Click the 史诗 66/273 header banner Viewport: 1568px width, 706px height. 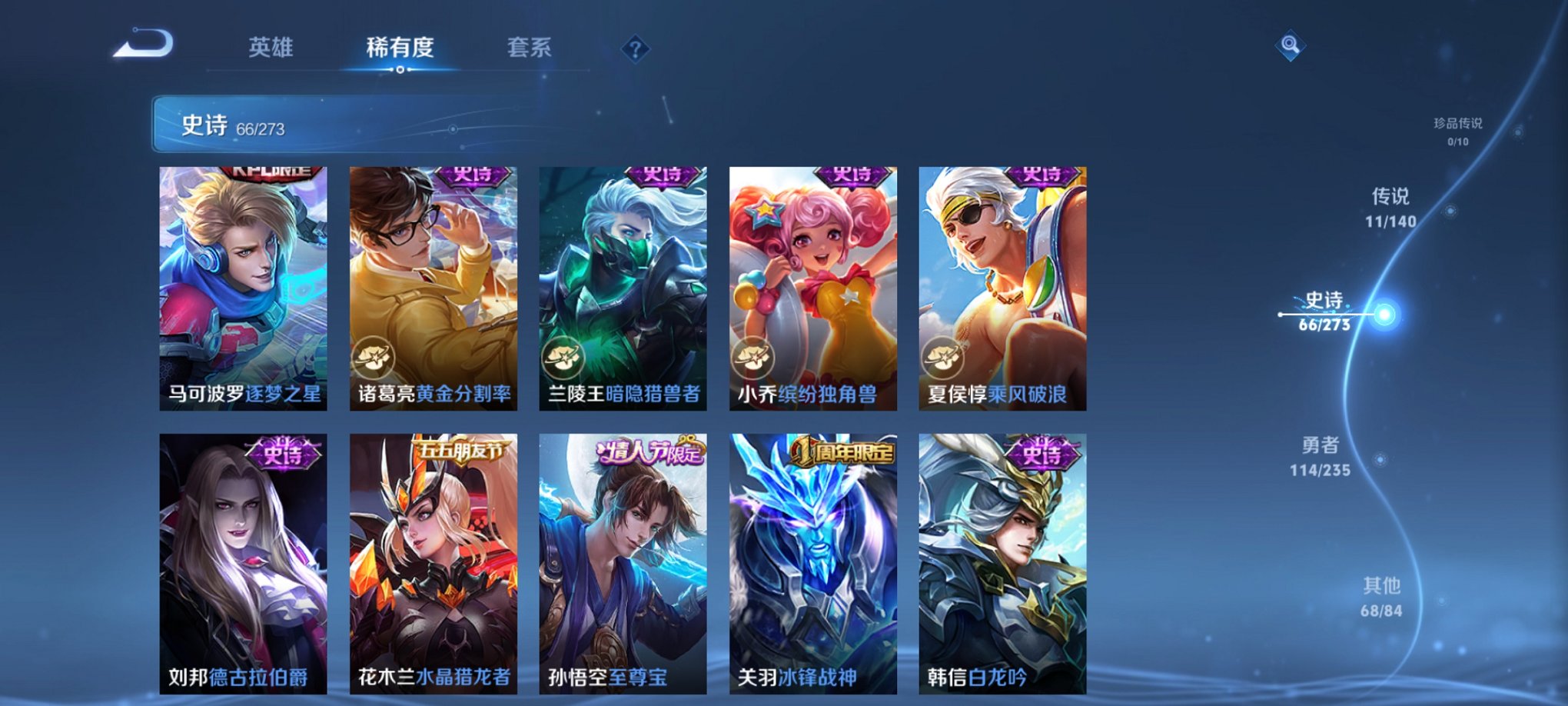307,126
